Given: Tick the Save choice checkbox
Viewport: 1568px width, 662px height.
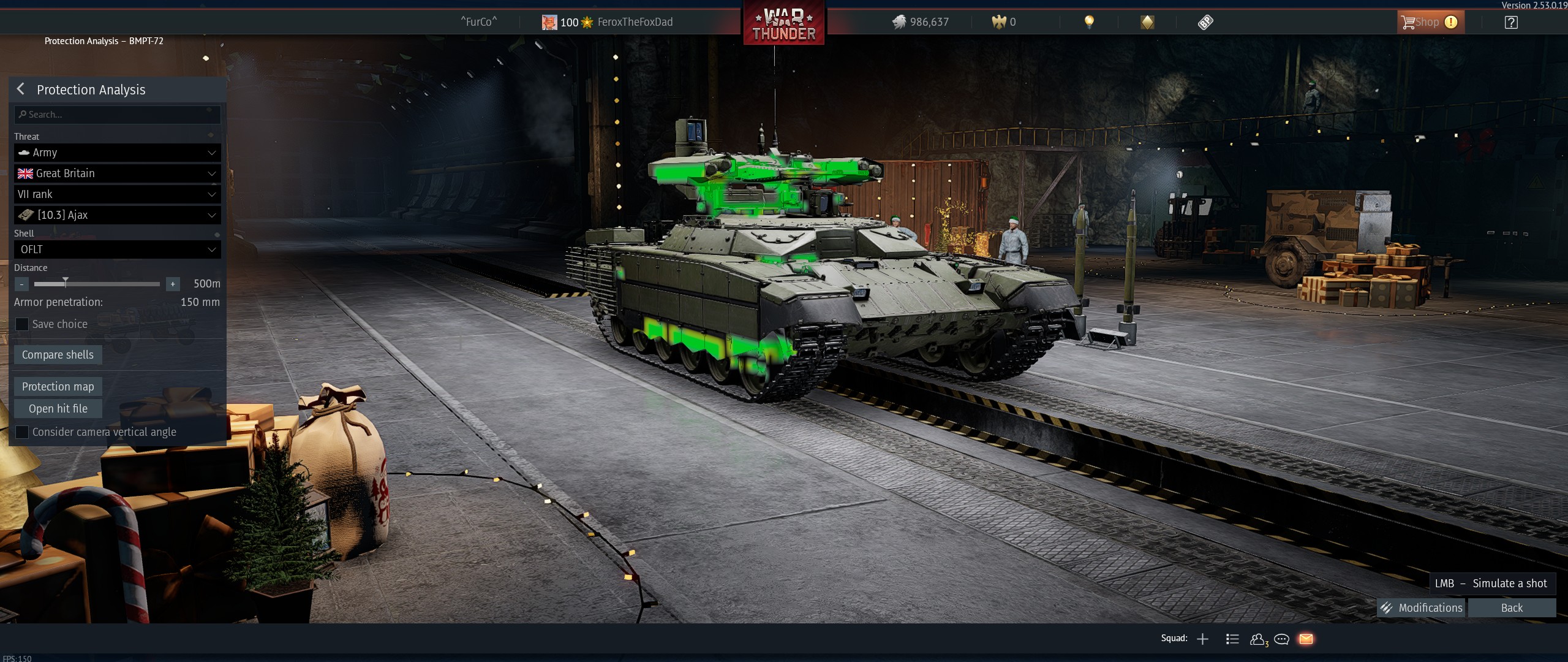Looking at the screenshot, I should point(22,324).
